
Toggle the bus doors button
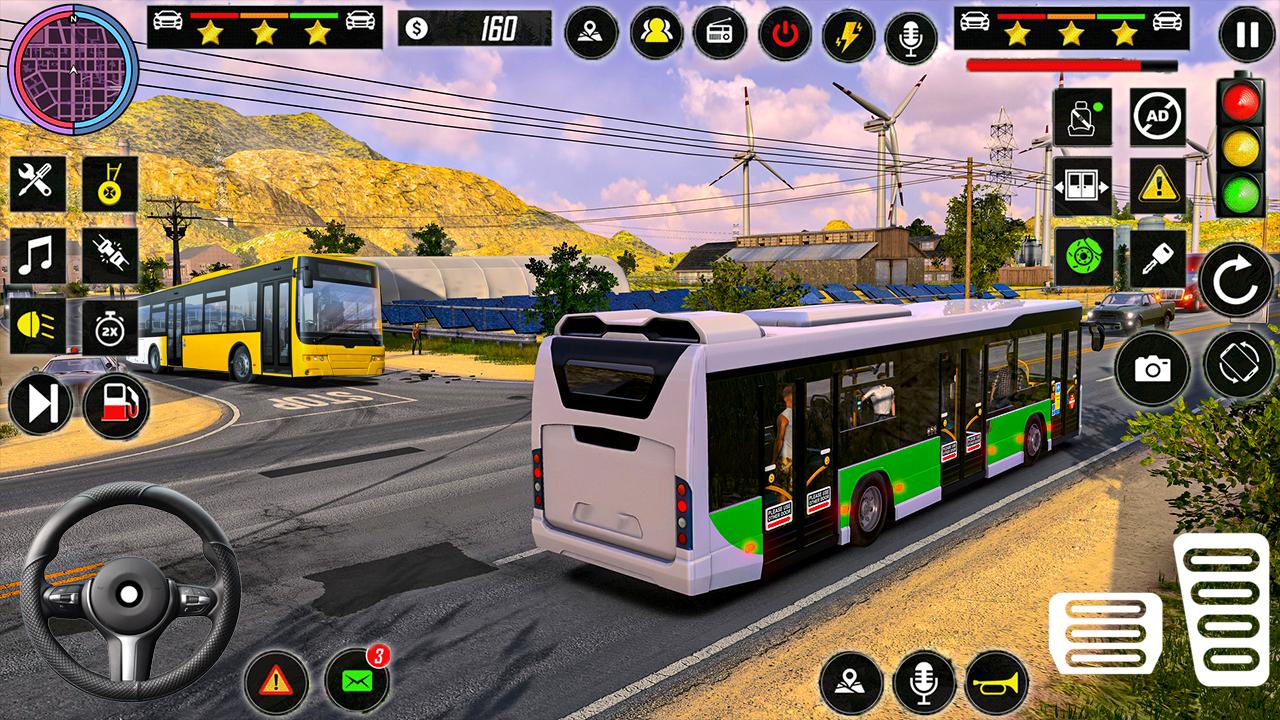coord(1082,186)
